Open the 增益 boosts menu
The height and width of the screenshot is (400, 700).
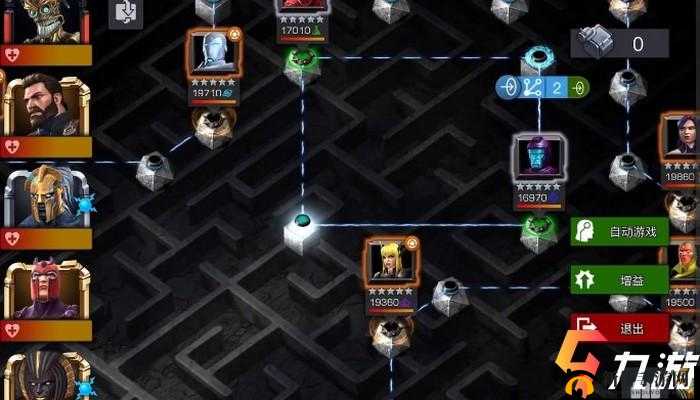pos(619,279)
